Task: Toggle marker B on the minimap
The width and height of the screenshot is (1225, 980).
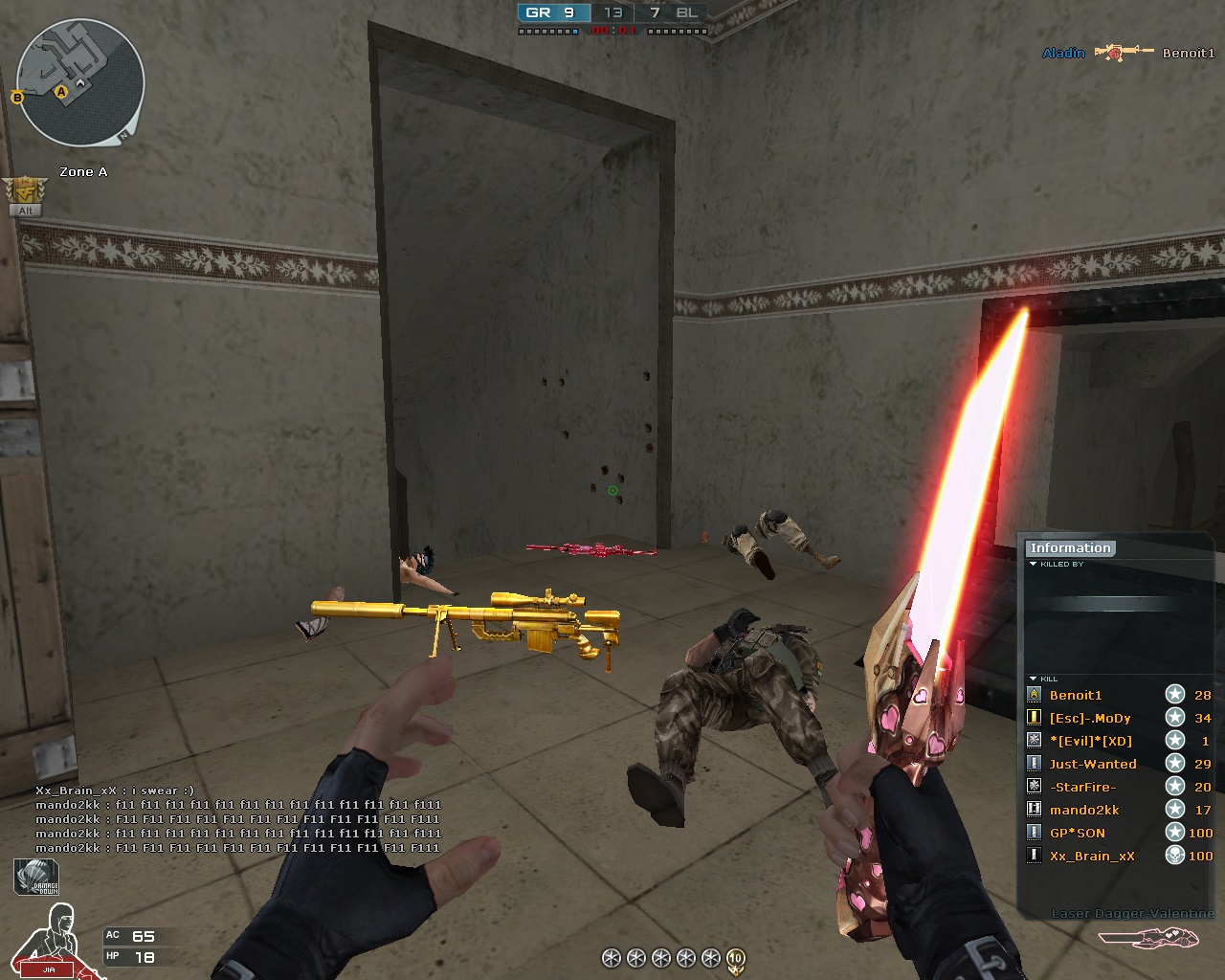Action: click(15, 96)
